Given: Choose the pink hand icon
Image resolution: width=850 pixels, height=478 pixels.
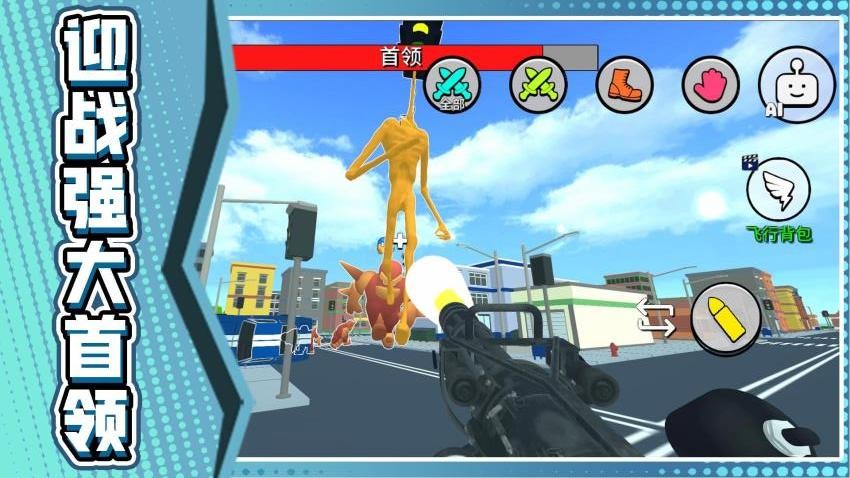Looking at the screenshot, I should 710,84.
